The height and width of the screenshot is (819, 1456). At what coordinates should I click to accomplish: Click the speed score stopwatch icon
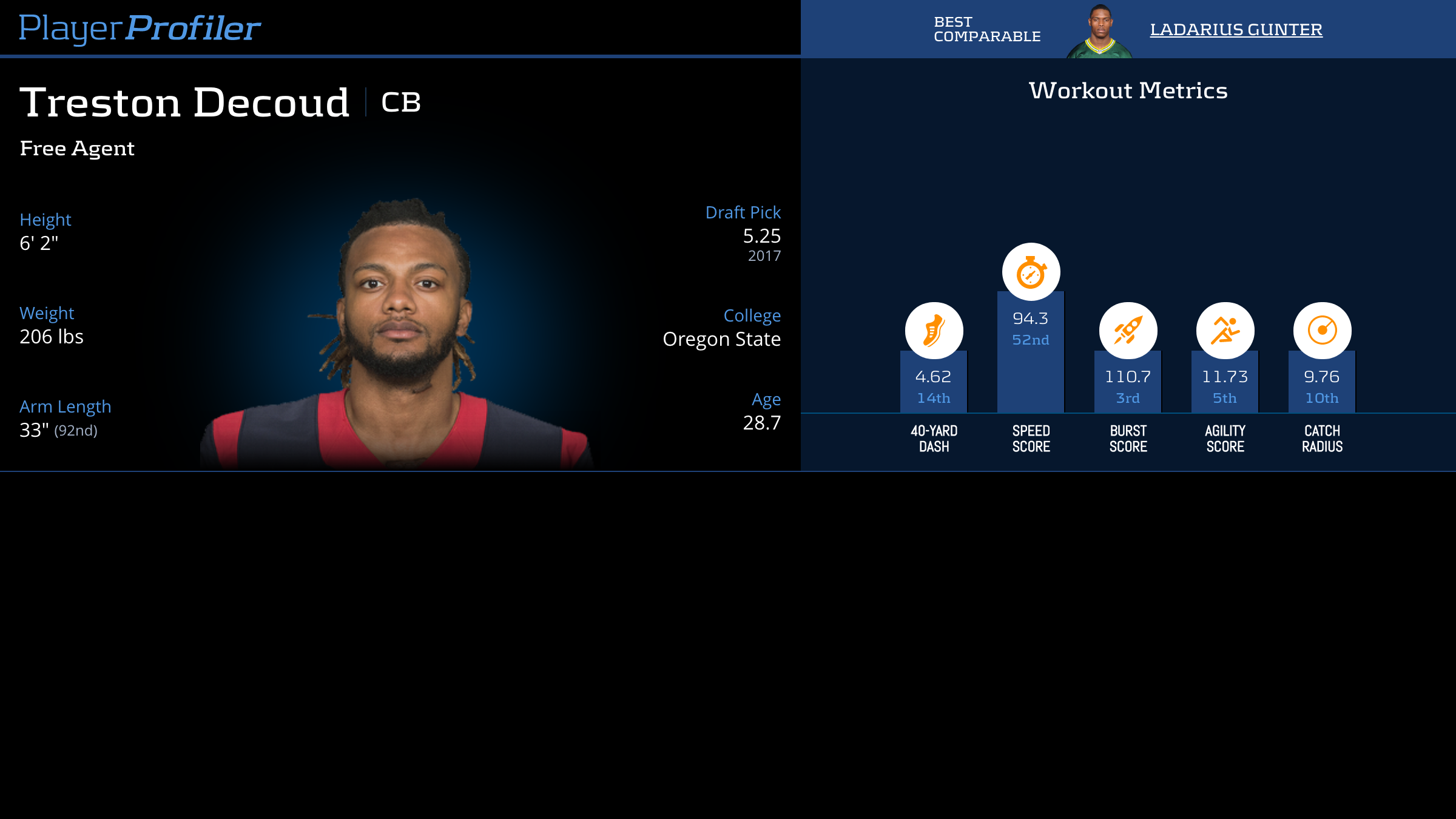tap(1031, 272)
